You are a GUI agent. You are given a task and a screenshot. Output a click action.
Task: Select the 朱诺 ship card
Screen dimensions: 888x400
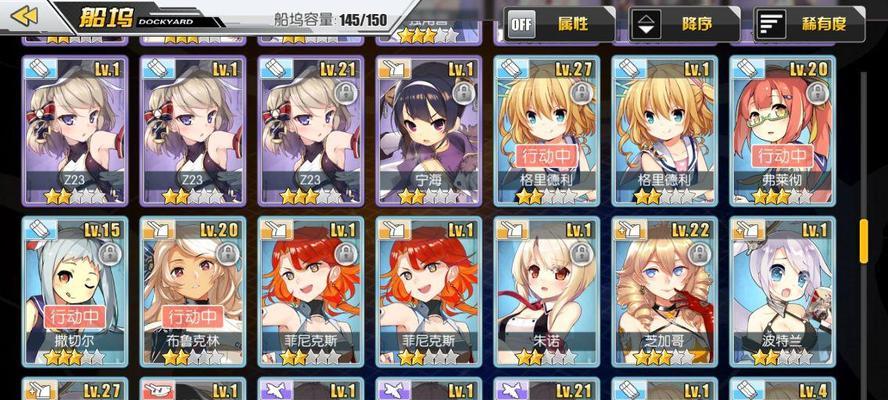[545, 292]
